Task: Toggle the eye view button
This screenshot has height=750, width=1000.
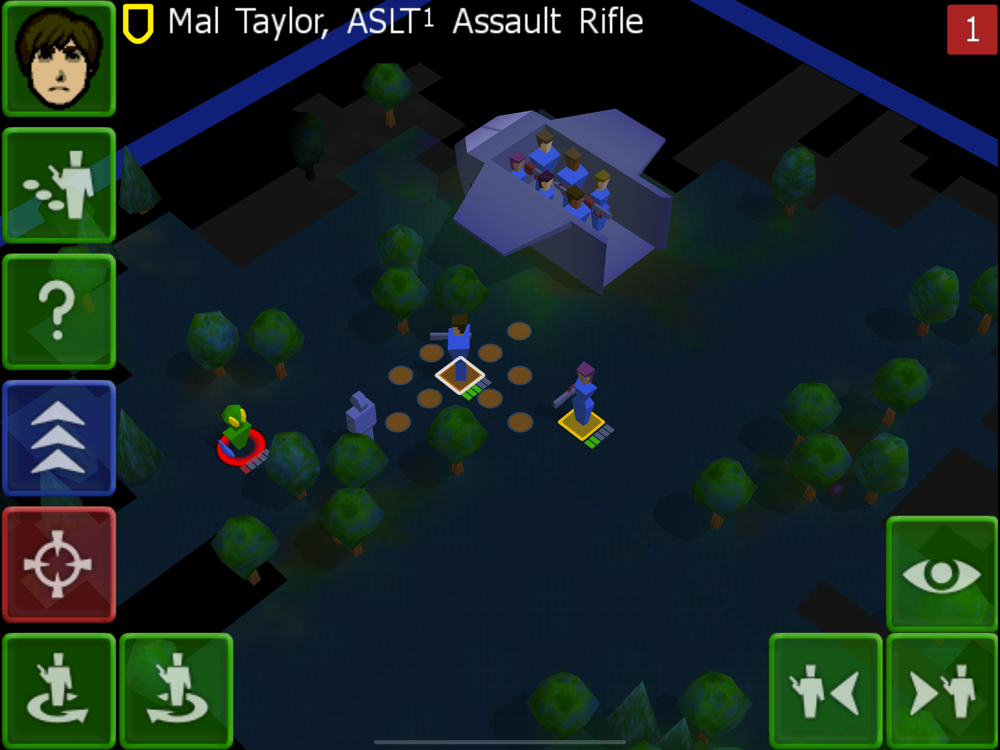Action: pos(942,574)
